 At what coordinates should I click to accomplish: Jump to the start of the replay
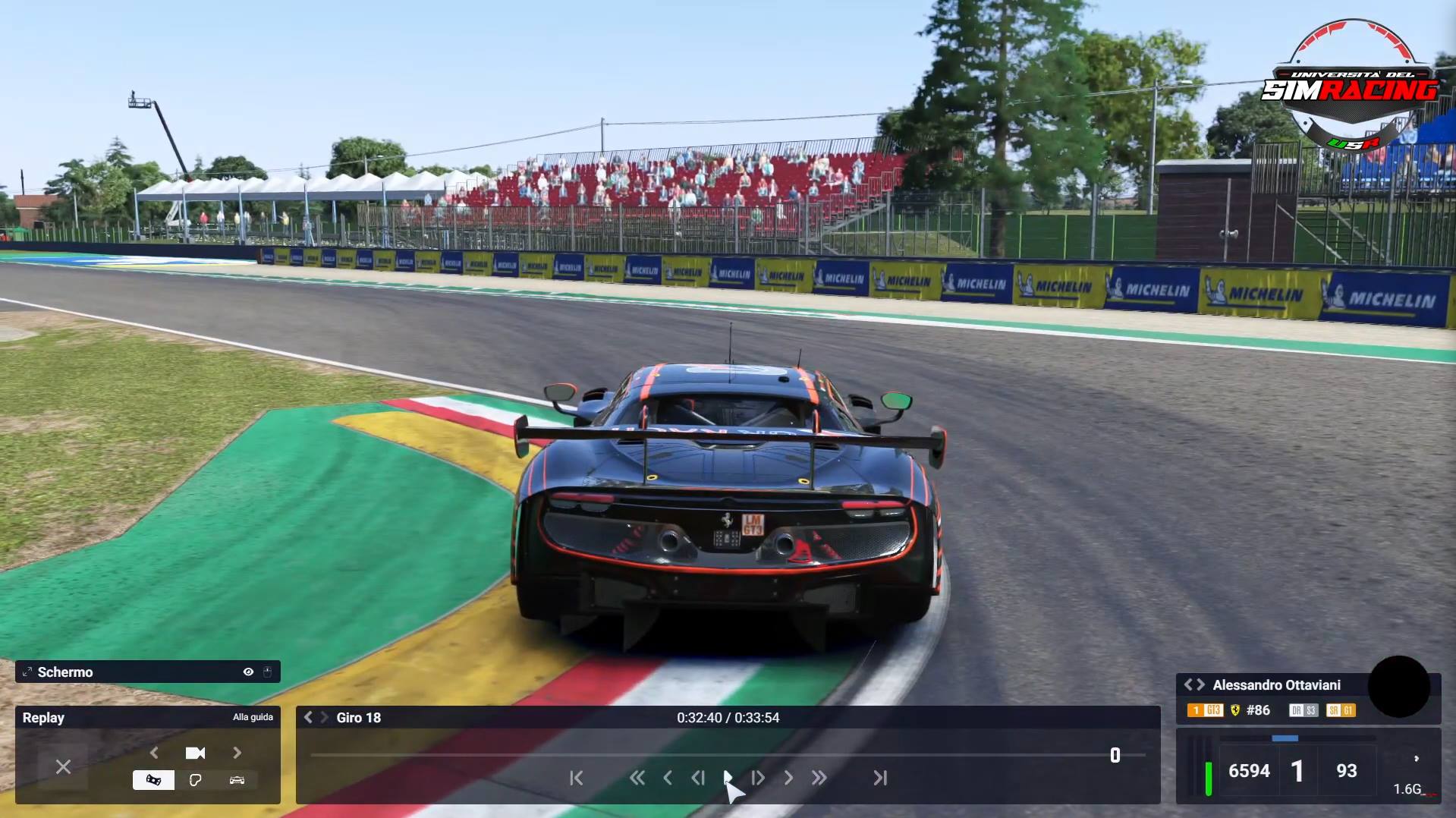point(577,778)
